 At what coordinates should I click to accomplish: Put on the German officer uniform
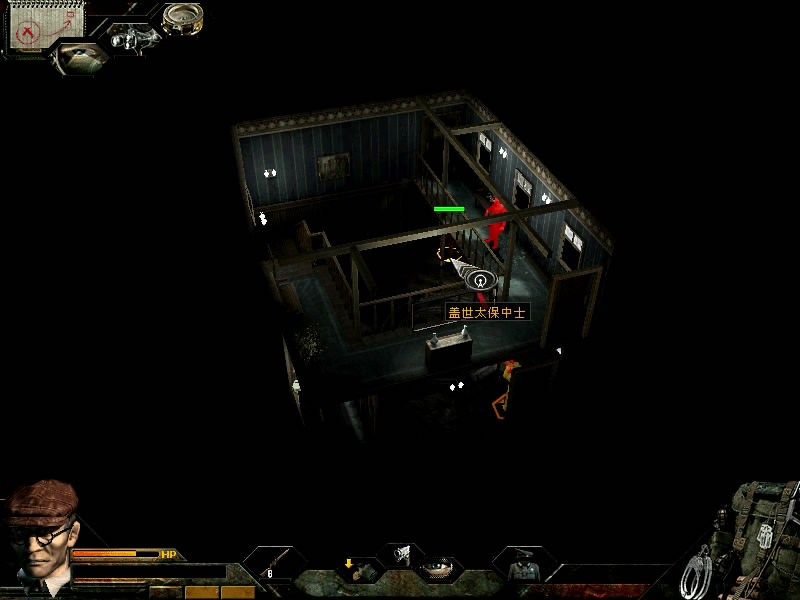[x=521, y=567]
